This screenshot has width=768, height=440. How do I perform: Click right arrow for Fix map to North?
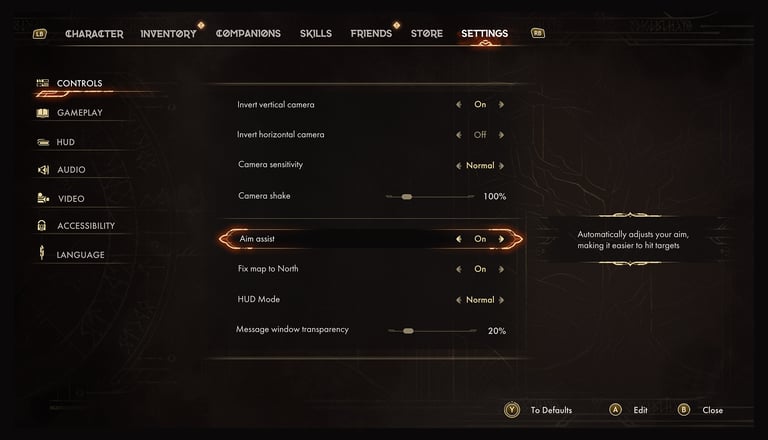(x=501, y=269)
